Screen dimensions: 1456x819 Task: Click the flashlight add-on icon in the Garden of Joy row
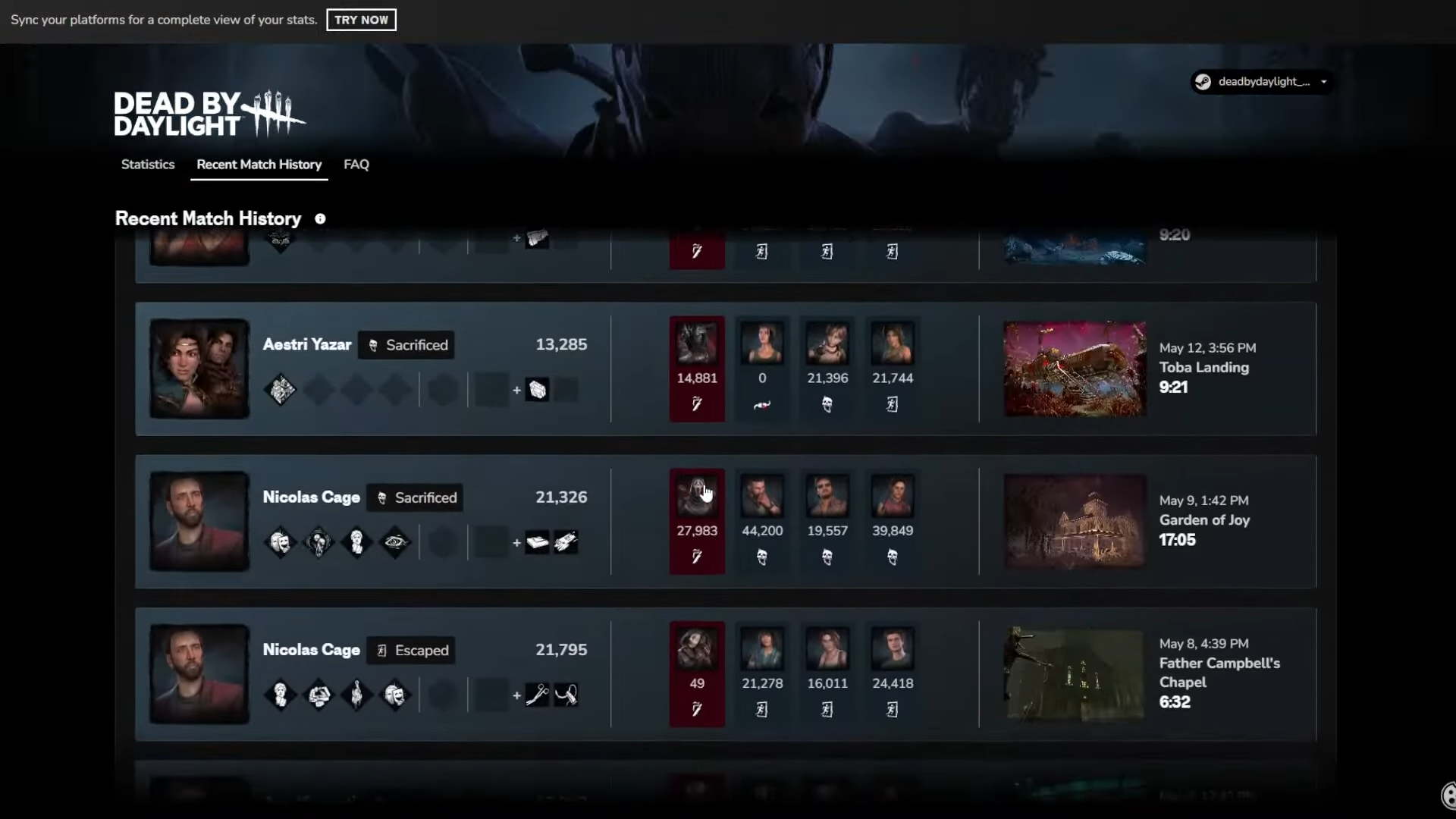(567, 541)
